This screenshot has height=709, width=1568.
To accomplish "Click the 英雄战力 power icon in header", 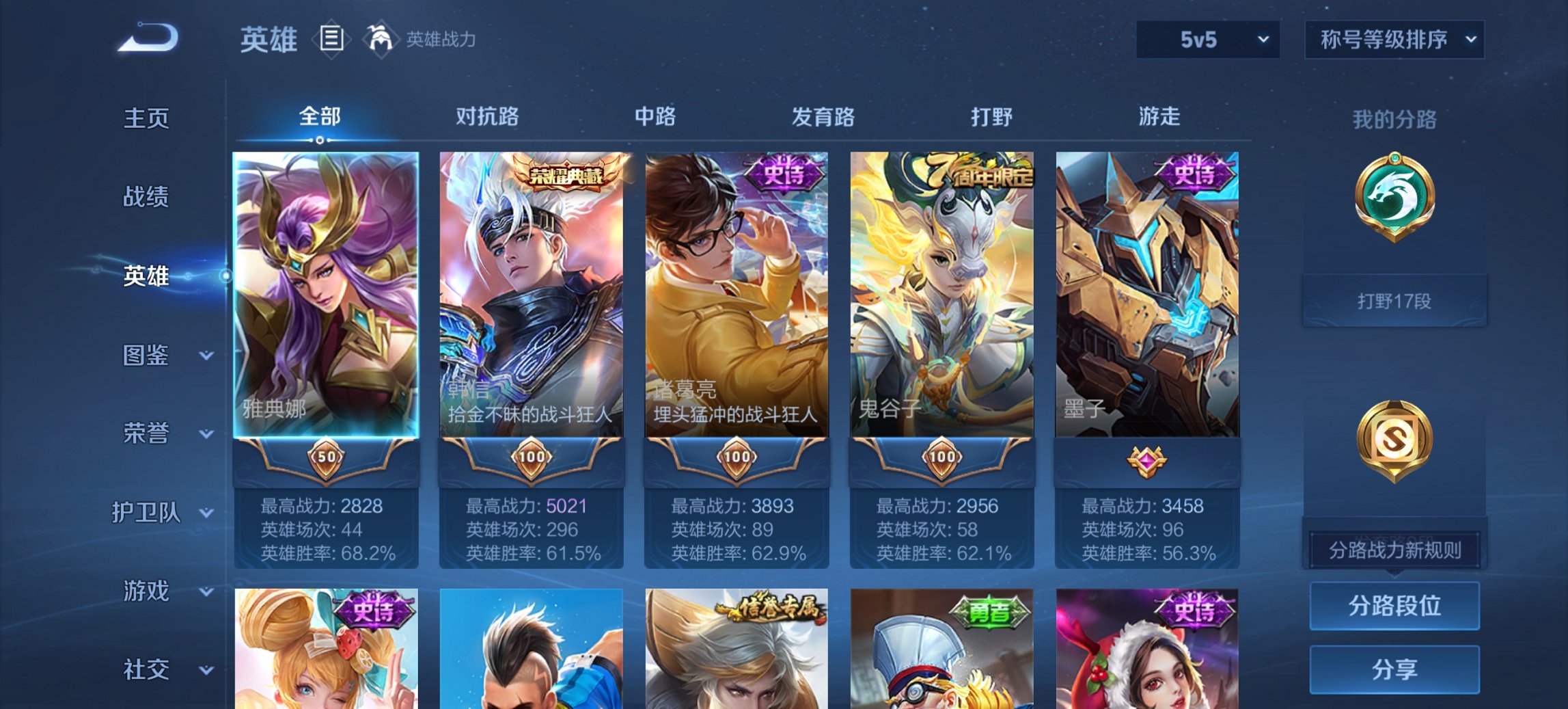I will click(x=380, y=39).
